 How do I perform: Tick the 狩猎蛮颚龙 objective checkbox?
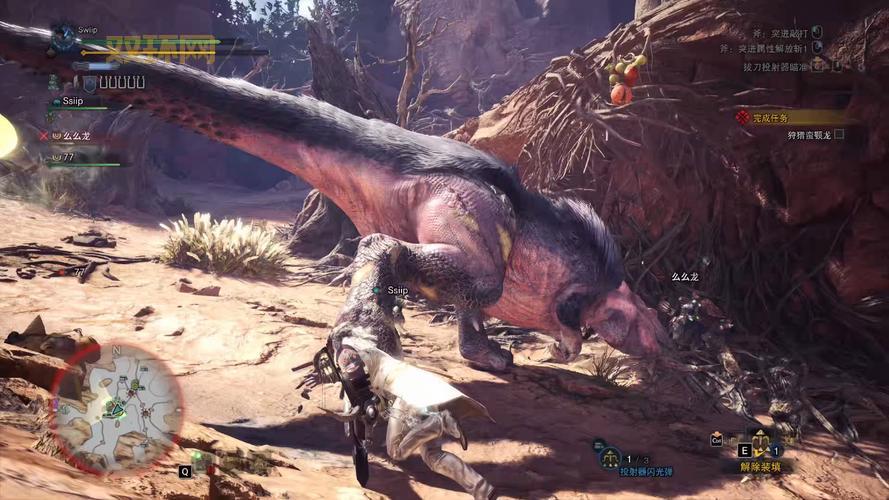pyautogui.click(x=839, y=135)
